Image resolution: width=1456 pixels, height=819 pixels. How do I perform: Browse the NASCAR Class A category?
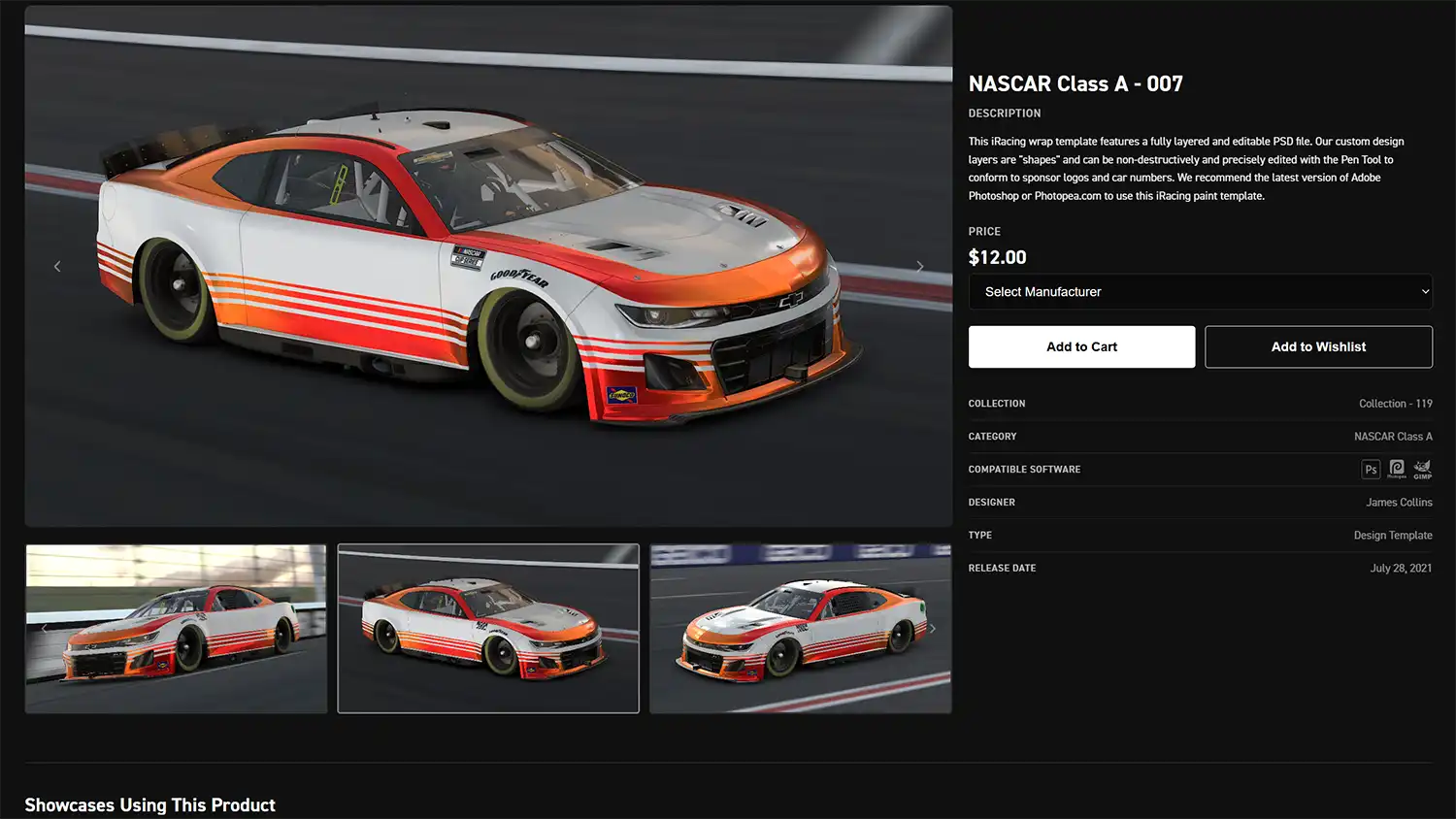tap(1393, 437)
